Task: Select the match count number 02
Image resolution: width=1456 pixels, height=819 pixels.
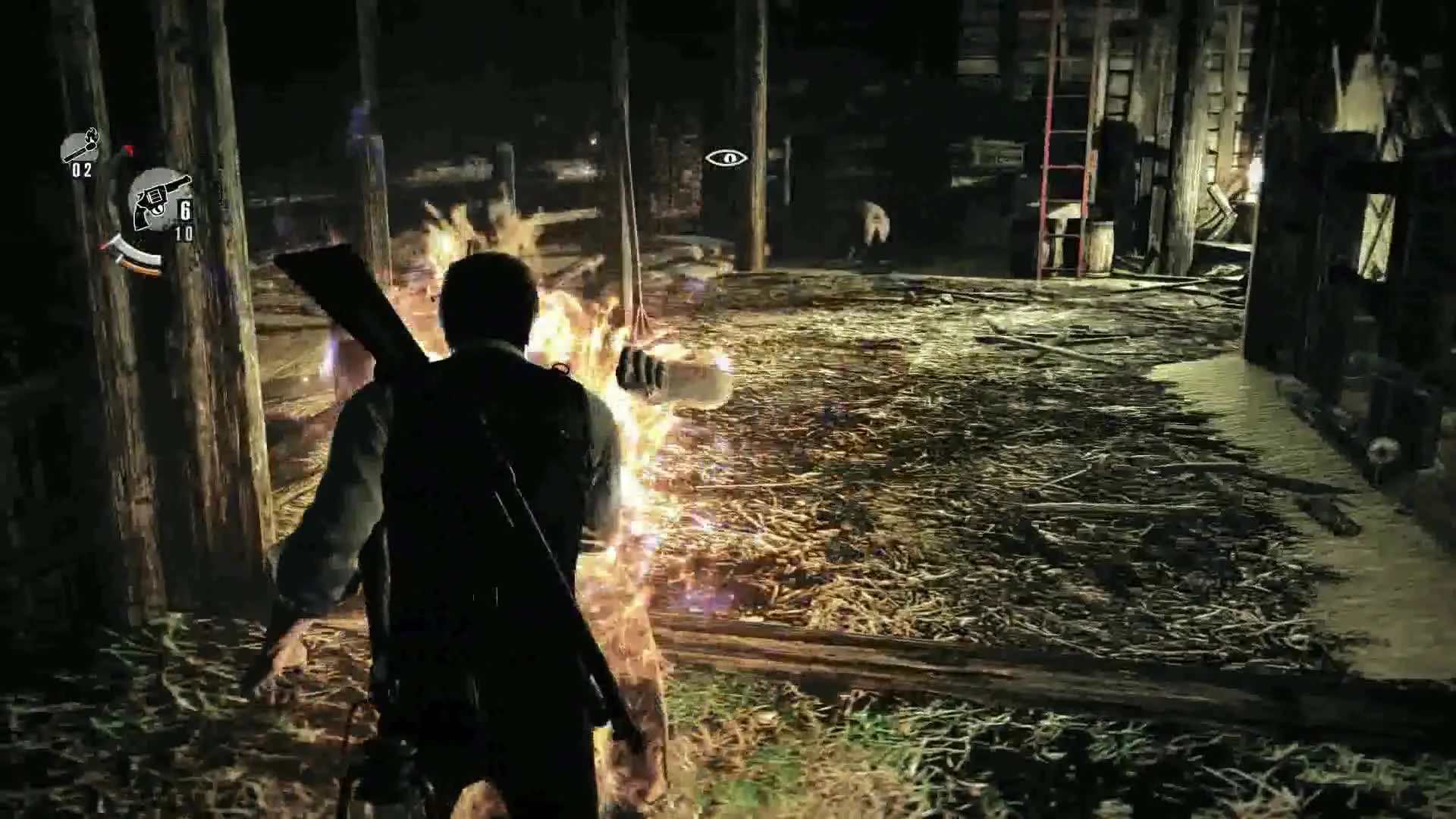Action: [81, 170]
